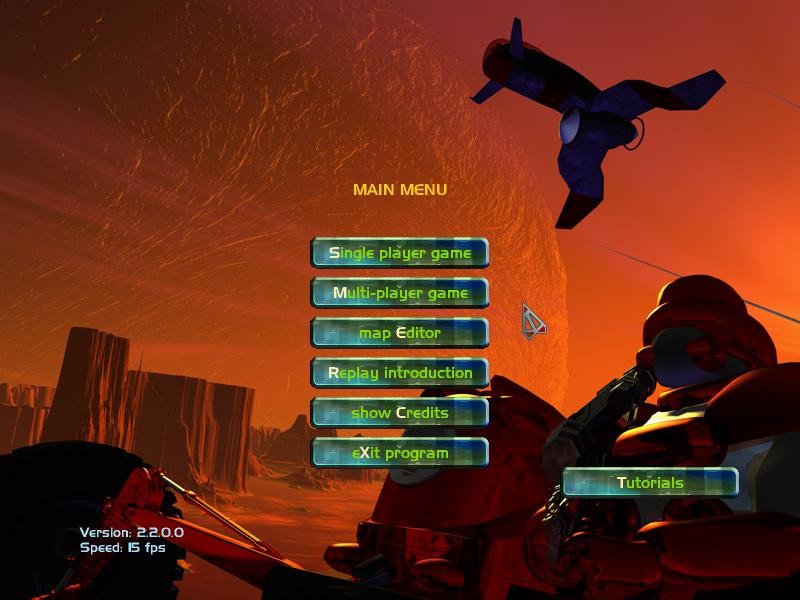Open the Tutorials button
Image resolution: width=800 pixels, height=600 pixels.
pyautogui.click(x=650, y=483)
